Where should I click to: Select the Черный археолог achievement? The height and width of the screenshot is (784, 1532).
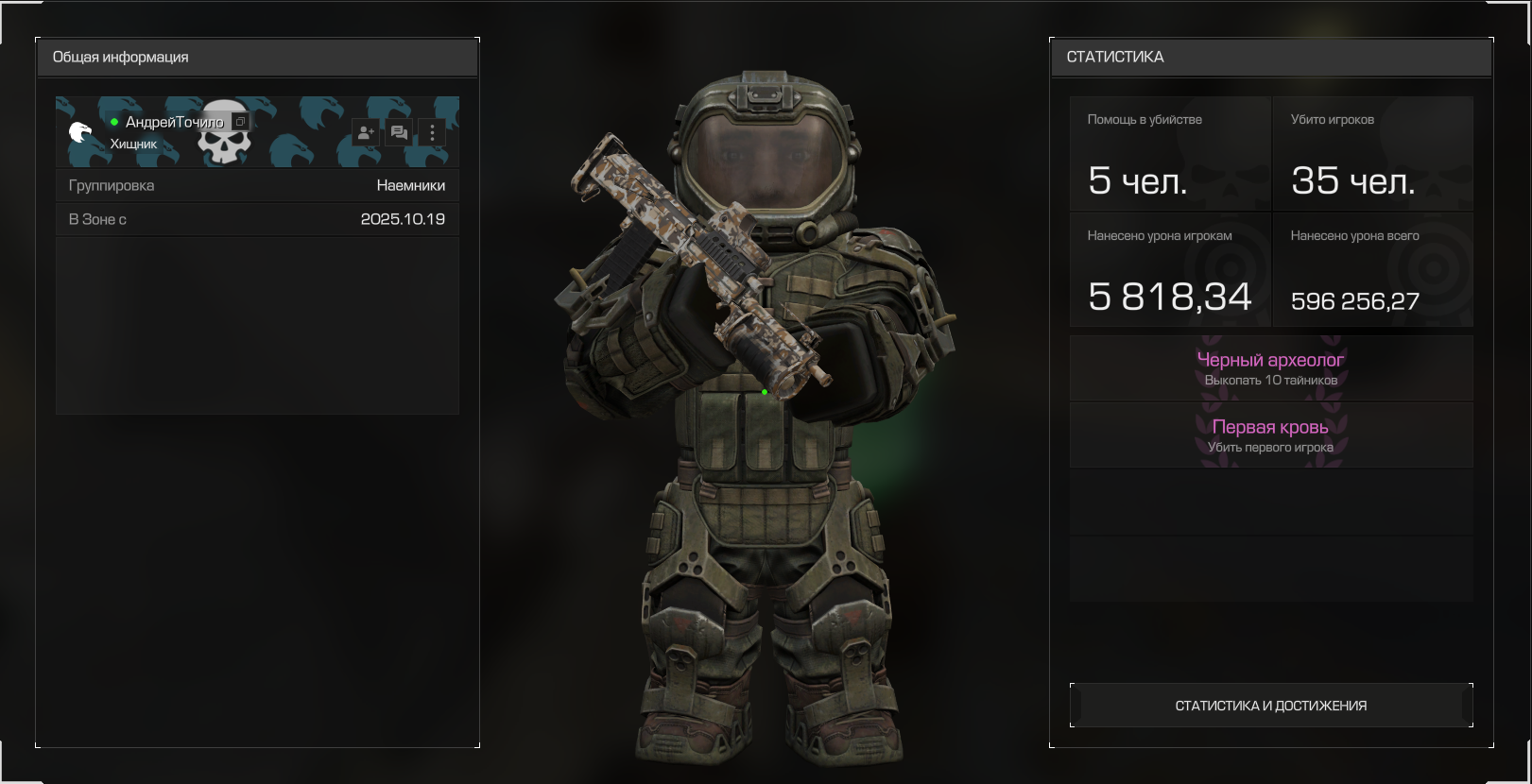(x=1270, y=368)
